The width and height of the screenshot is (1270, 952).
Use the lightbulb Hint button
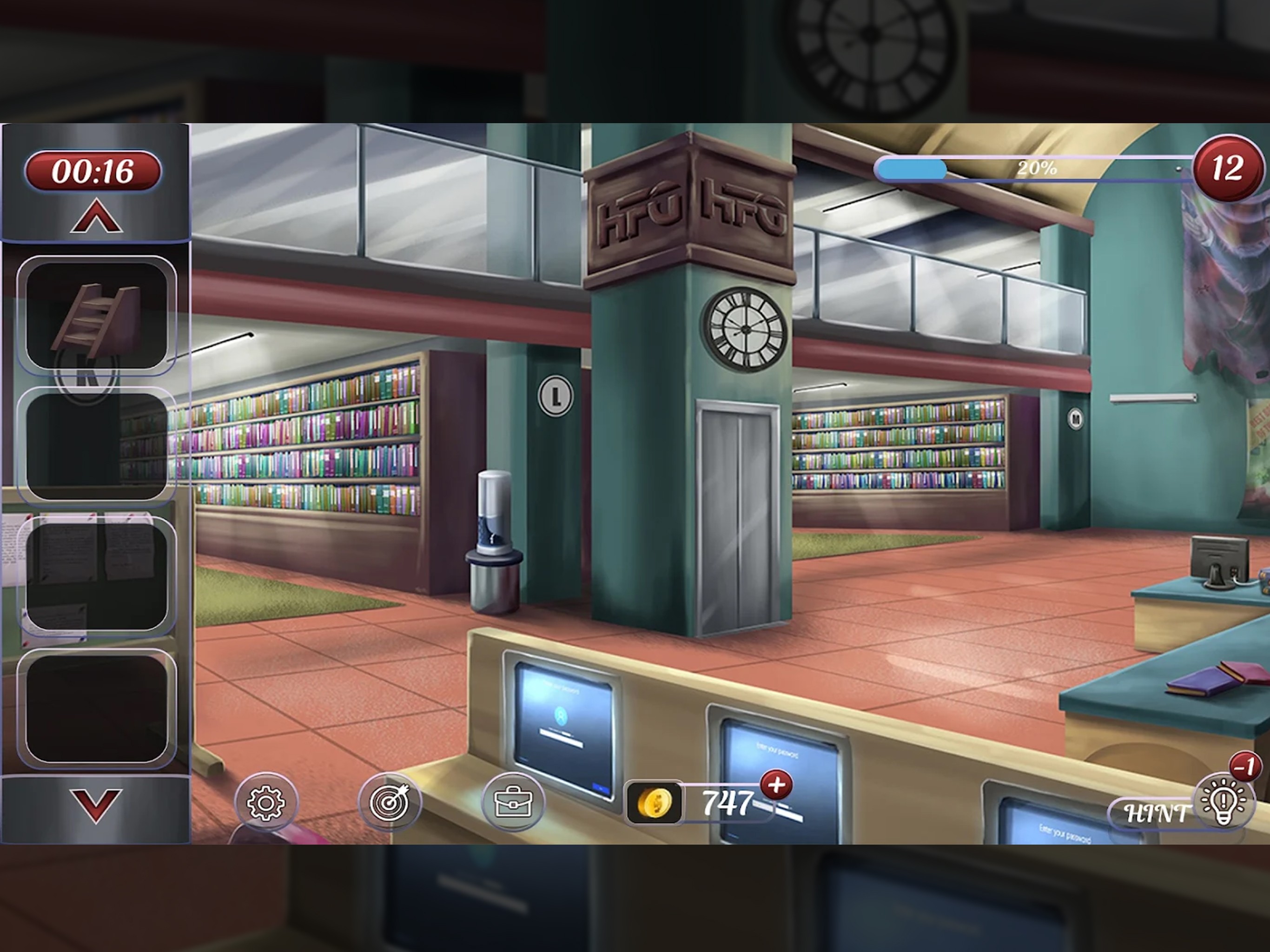(1223, 801)
